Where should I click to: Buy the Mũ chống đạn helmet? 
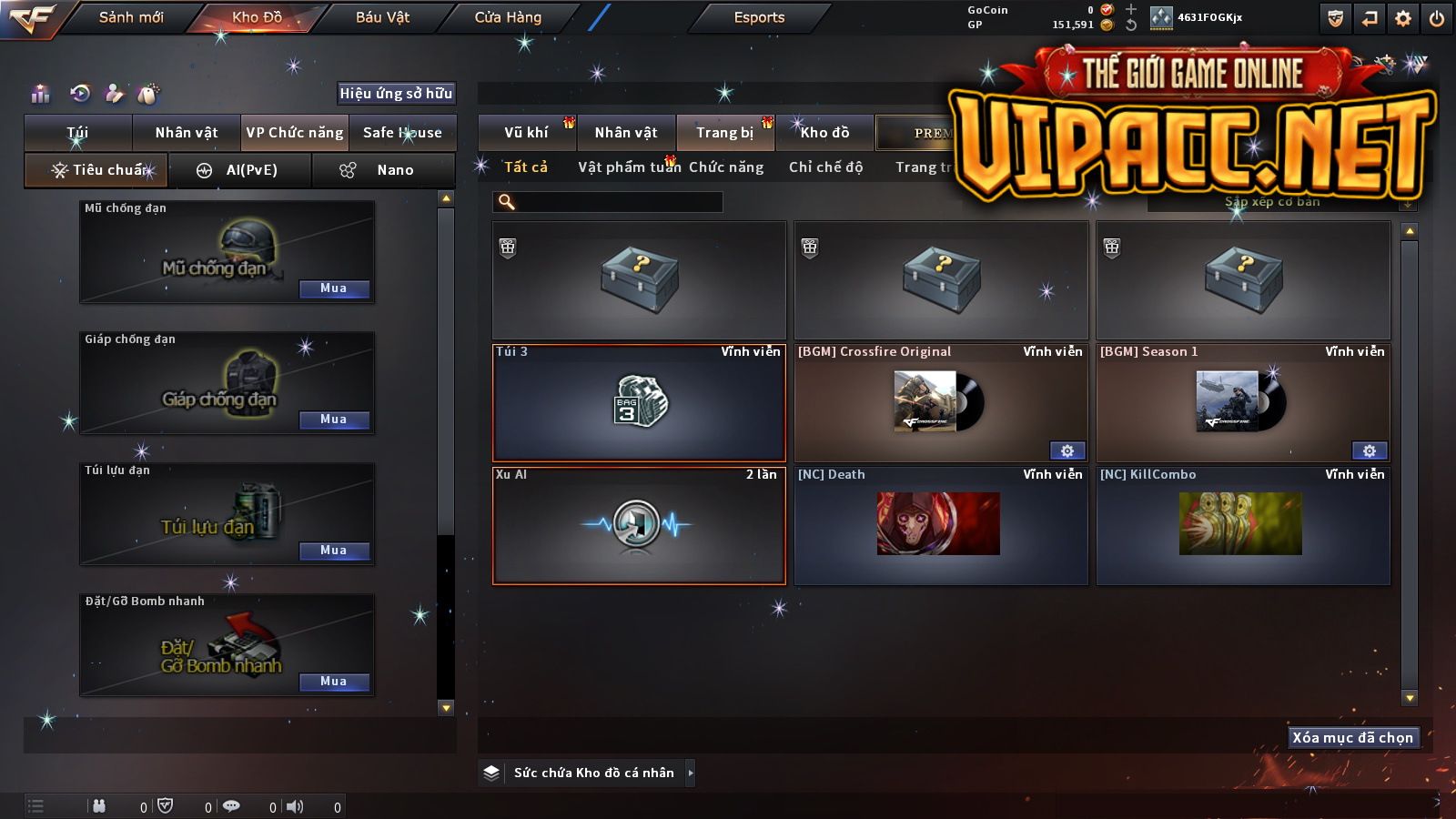[x=334, y=288]
